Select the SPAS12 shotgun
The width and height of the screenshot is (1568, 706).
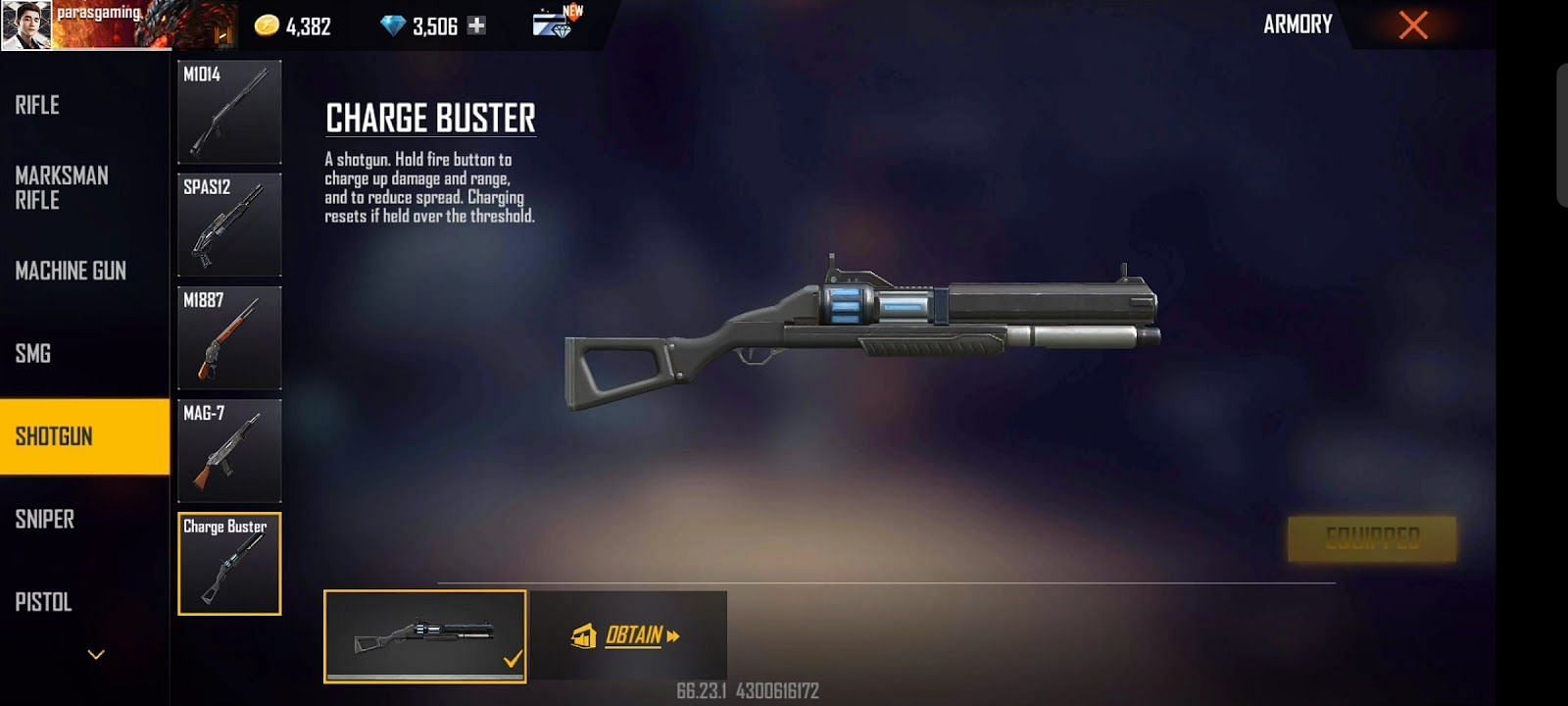coord(229,225)
